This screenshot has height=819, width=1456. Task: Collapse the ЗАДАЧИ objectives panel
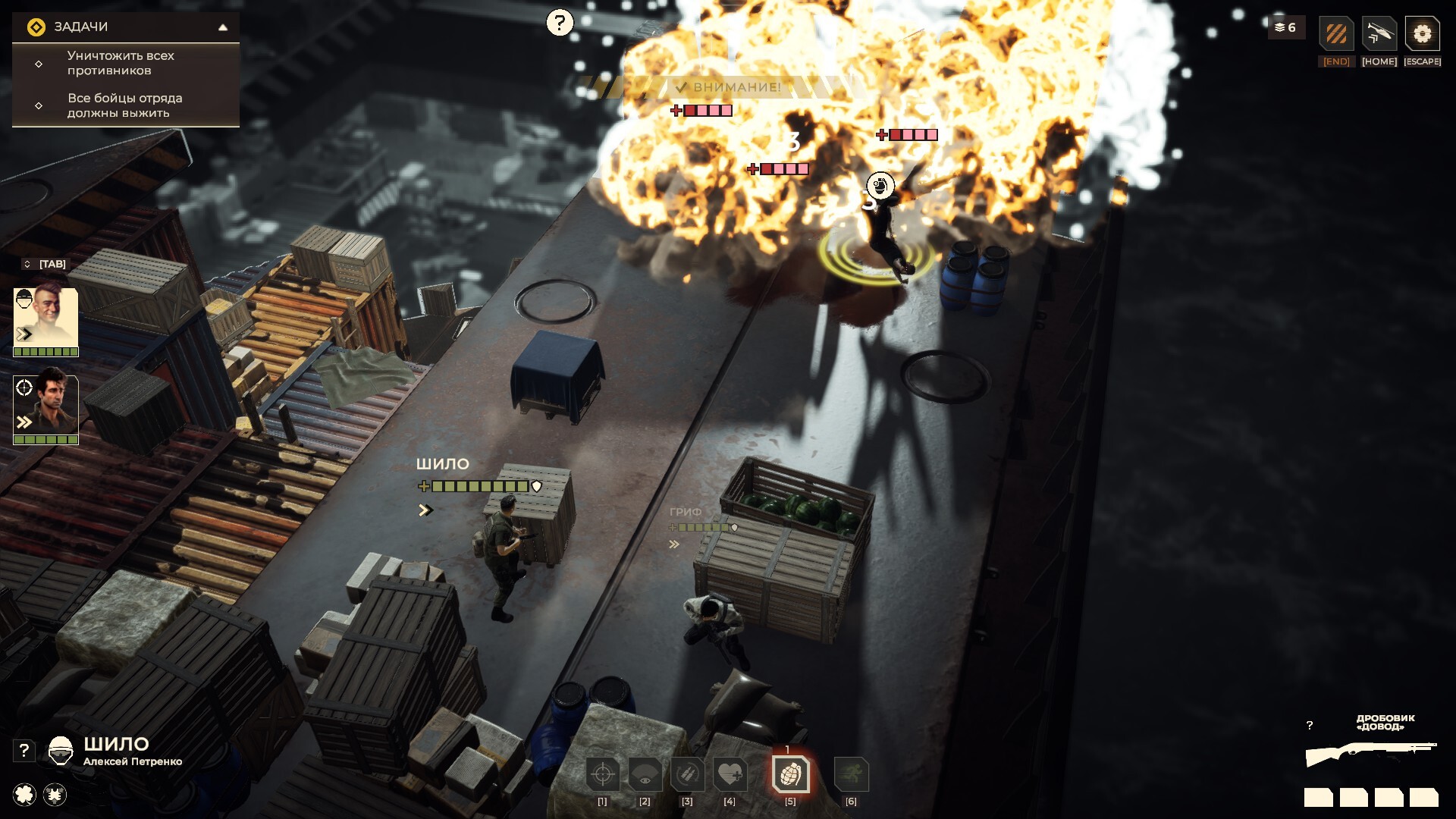[223, 27]
